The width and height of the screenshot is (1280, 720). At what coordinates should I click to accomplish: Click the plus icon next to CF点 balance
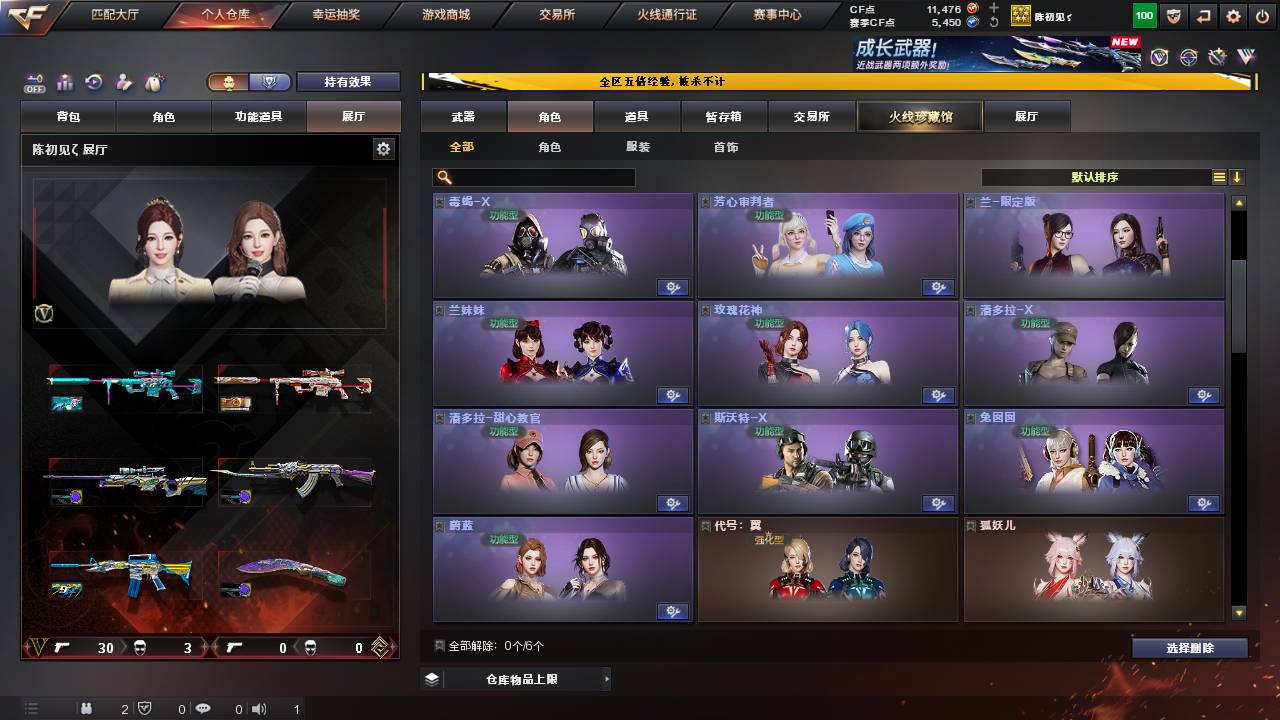click(x=993, y=8)
